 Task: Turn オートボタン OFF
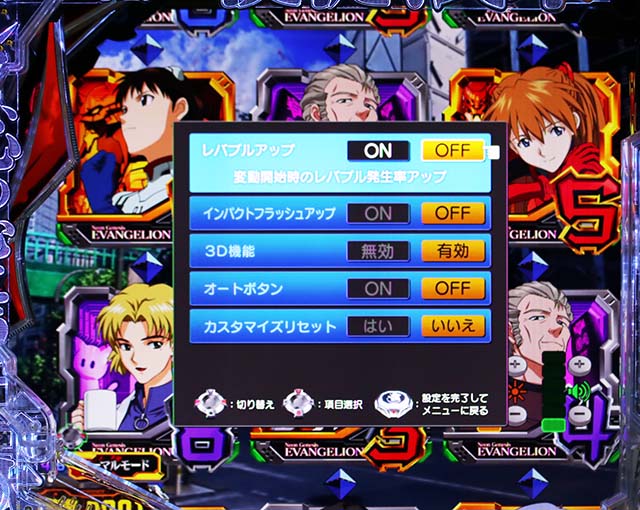pos(453,288)
